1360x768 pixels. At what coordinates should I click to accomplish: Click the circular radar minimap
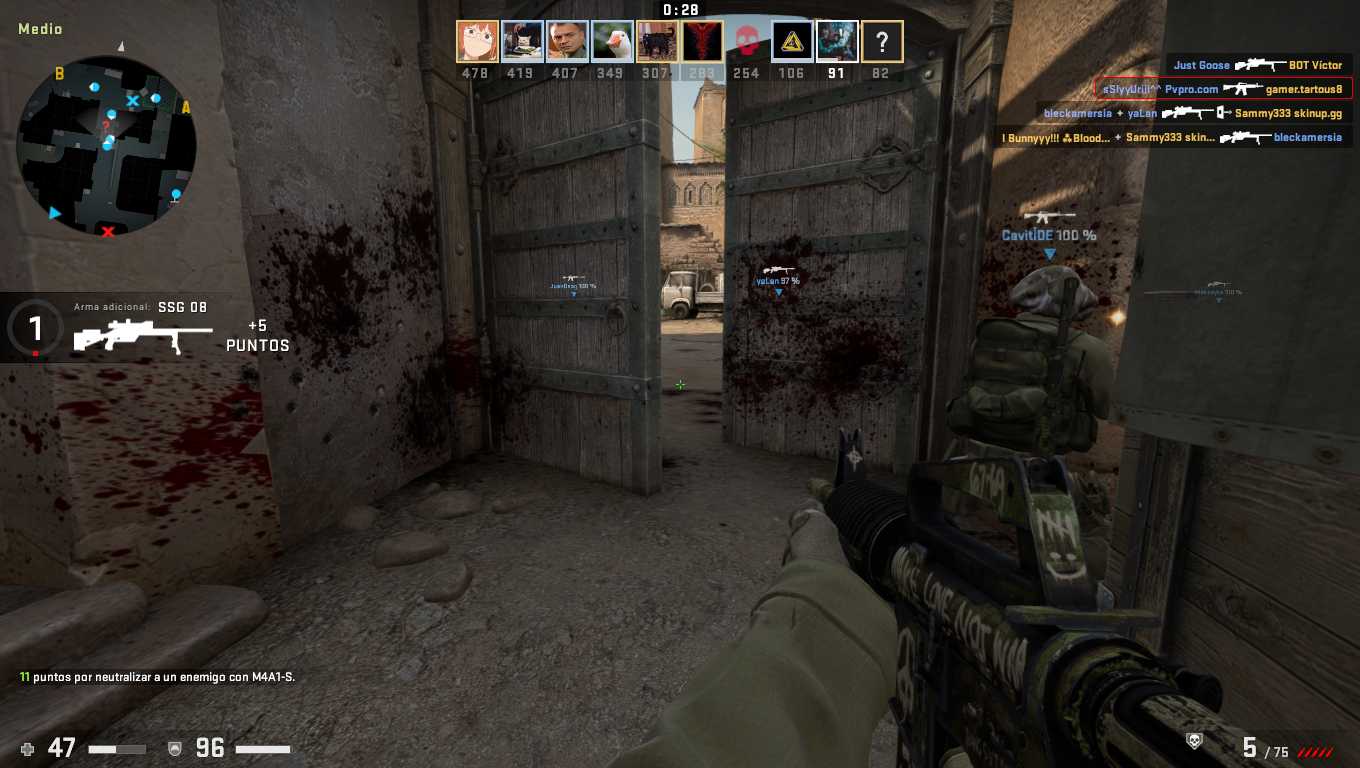[x=106, y=145]
